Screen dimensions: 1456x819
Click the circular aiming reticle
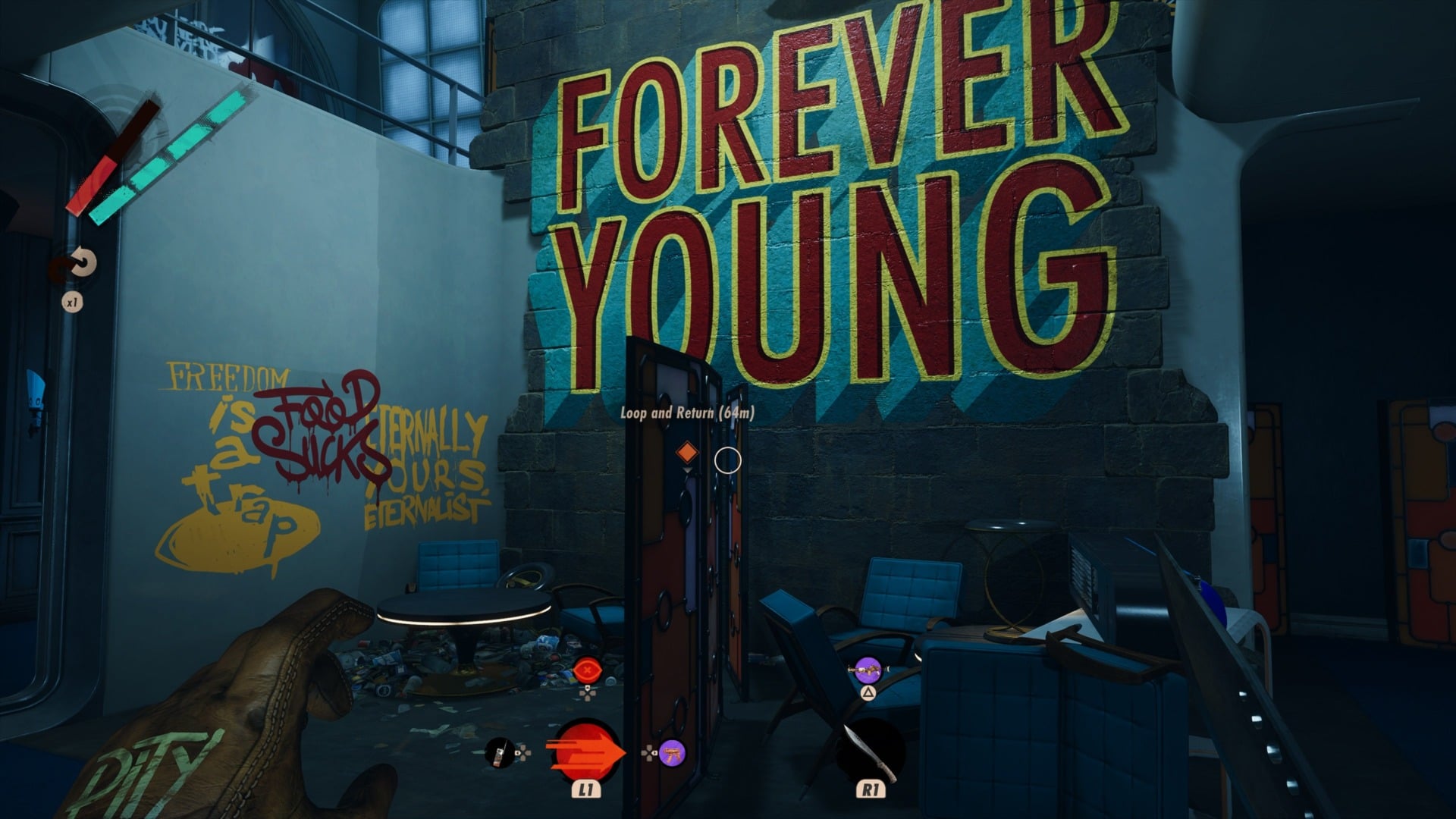pyautogui.click(x=727, y=460)
